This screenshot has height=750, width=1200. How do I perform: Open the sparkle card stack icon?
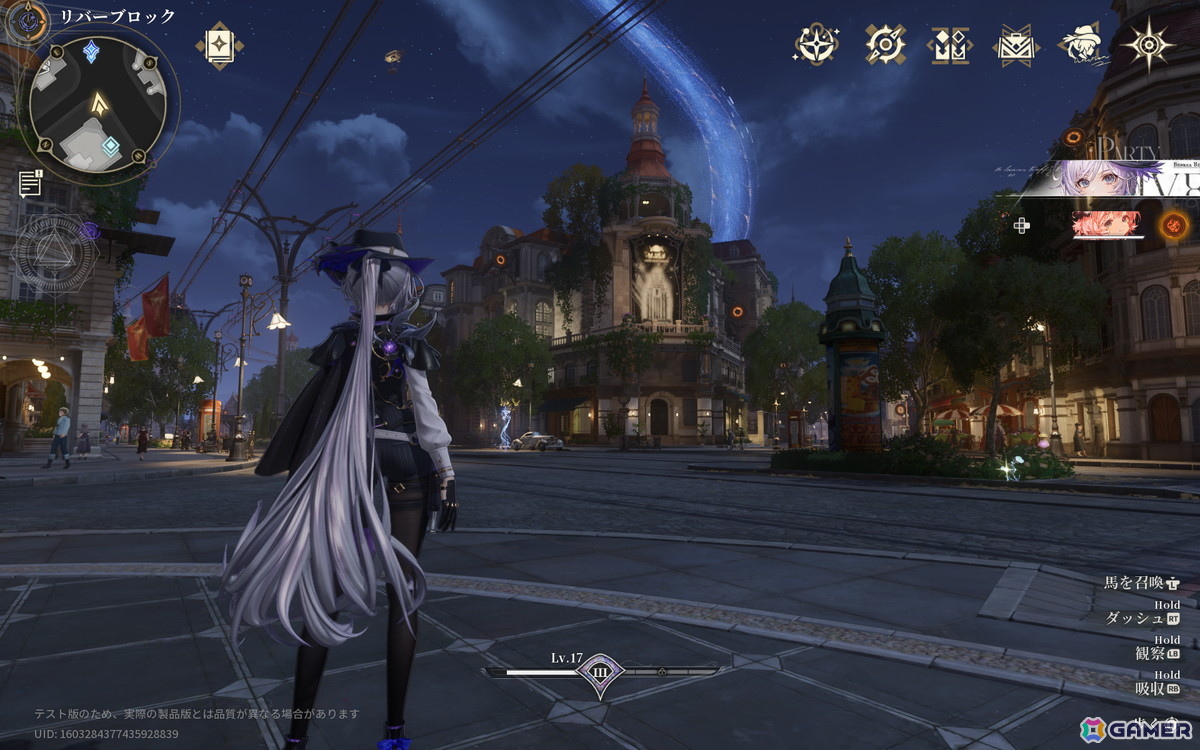click(219, 45)
